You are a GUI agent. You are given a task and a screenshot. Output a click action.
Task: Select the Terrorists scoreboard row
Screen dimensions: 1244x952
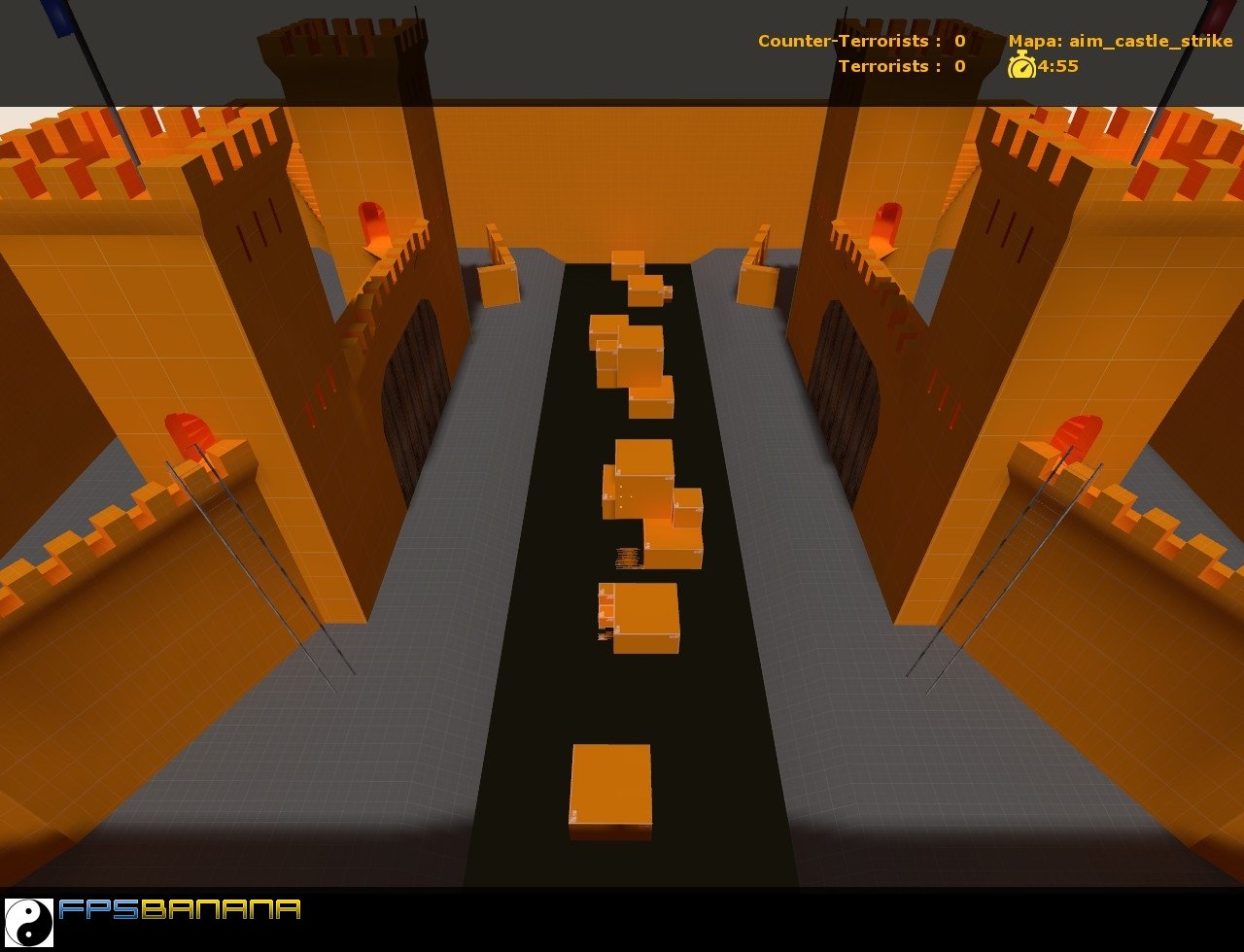904,67
